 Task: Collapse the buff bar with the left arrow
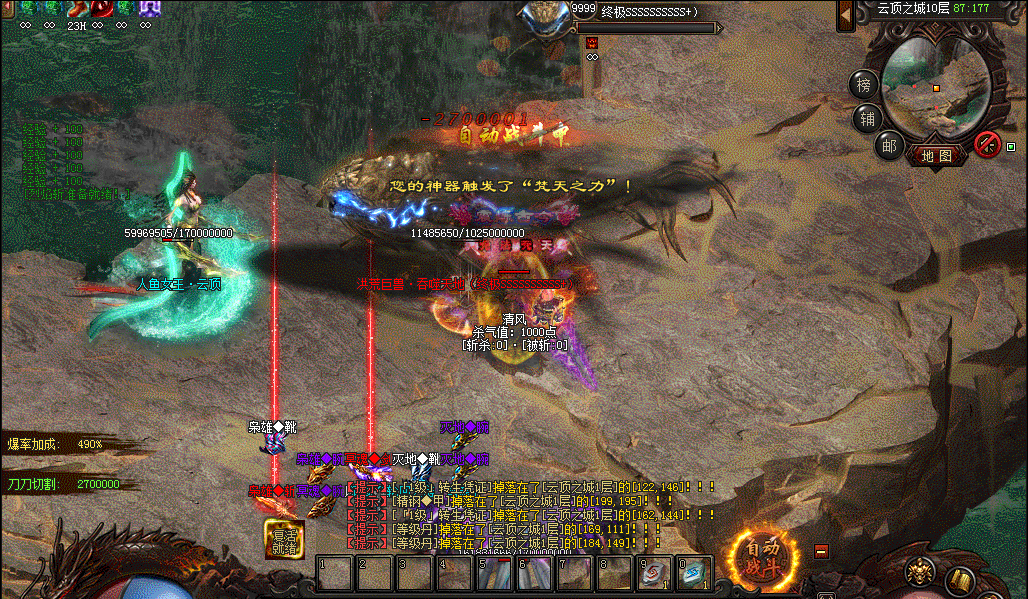(7, 8)
